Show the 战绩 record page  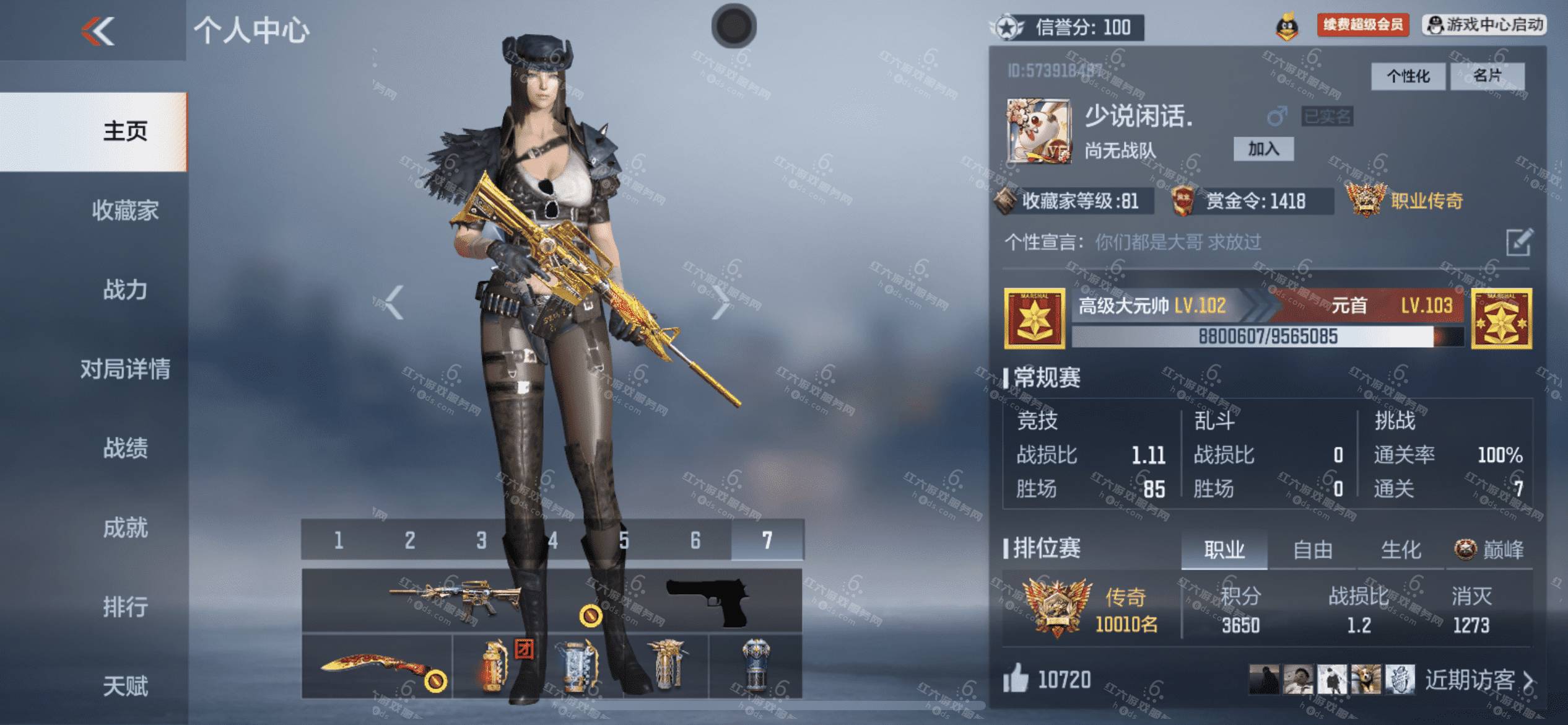[125, 449]
